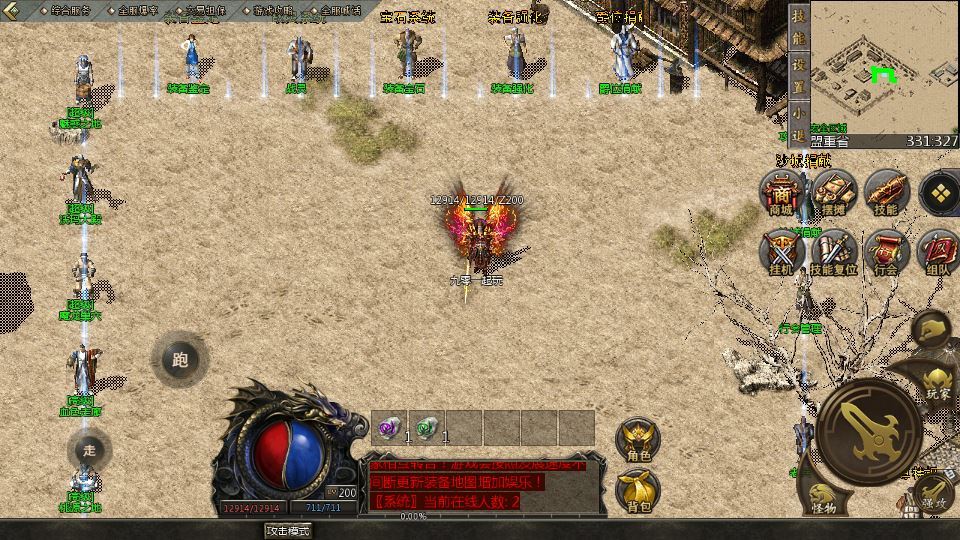This screenshot has width=960, height=540.
Task: Open the 组队 team menu
Action: pos(938,252)
